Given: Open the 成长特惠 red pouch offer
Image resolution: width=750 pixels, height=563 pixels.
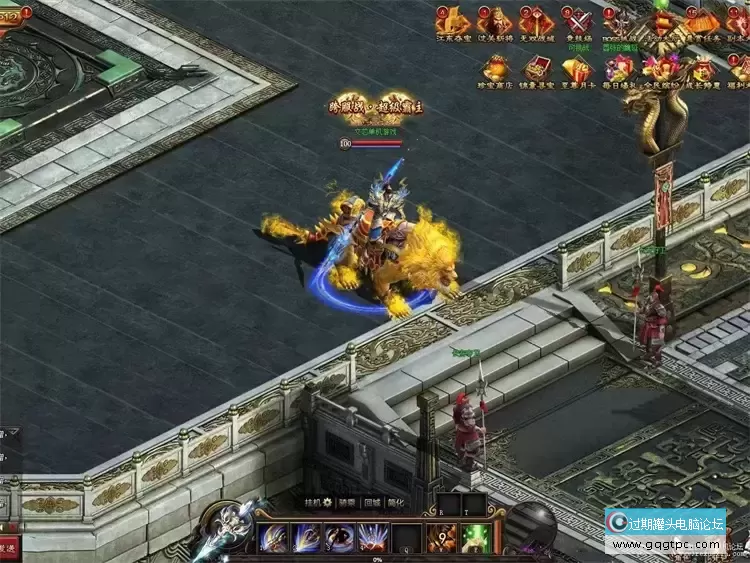Looking at the screenshot, I should point(705,68).
